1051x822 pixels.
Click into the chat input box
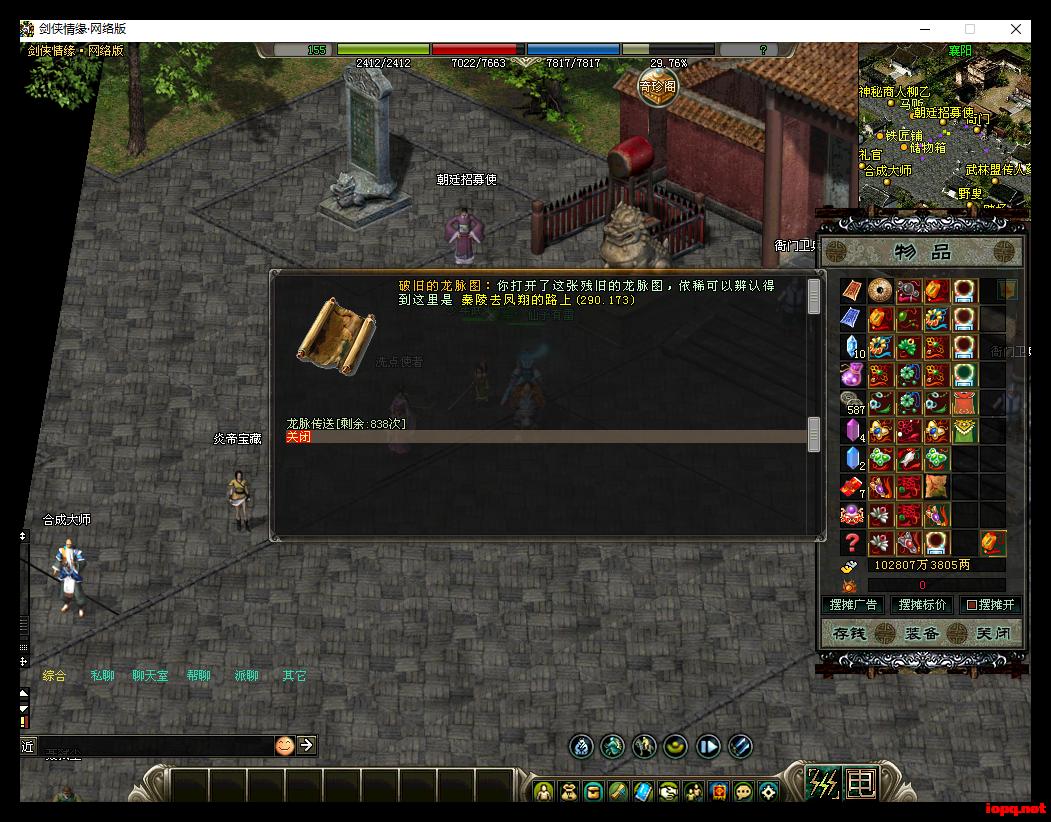pyautogui.click(x=150, y=746)
